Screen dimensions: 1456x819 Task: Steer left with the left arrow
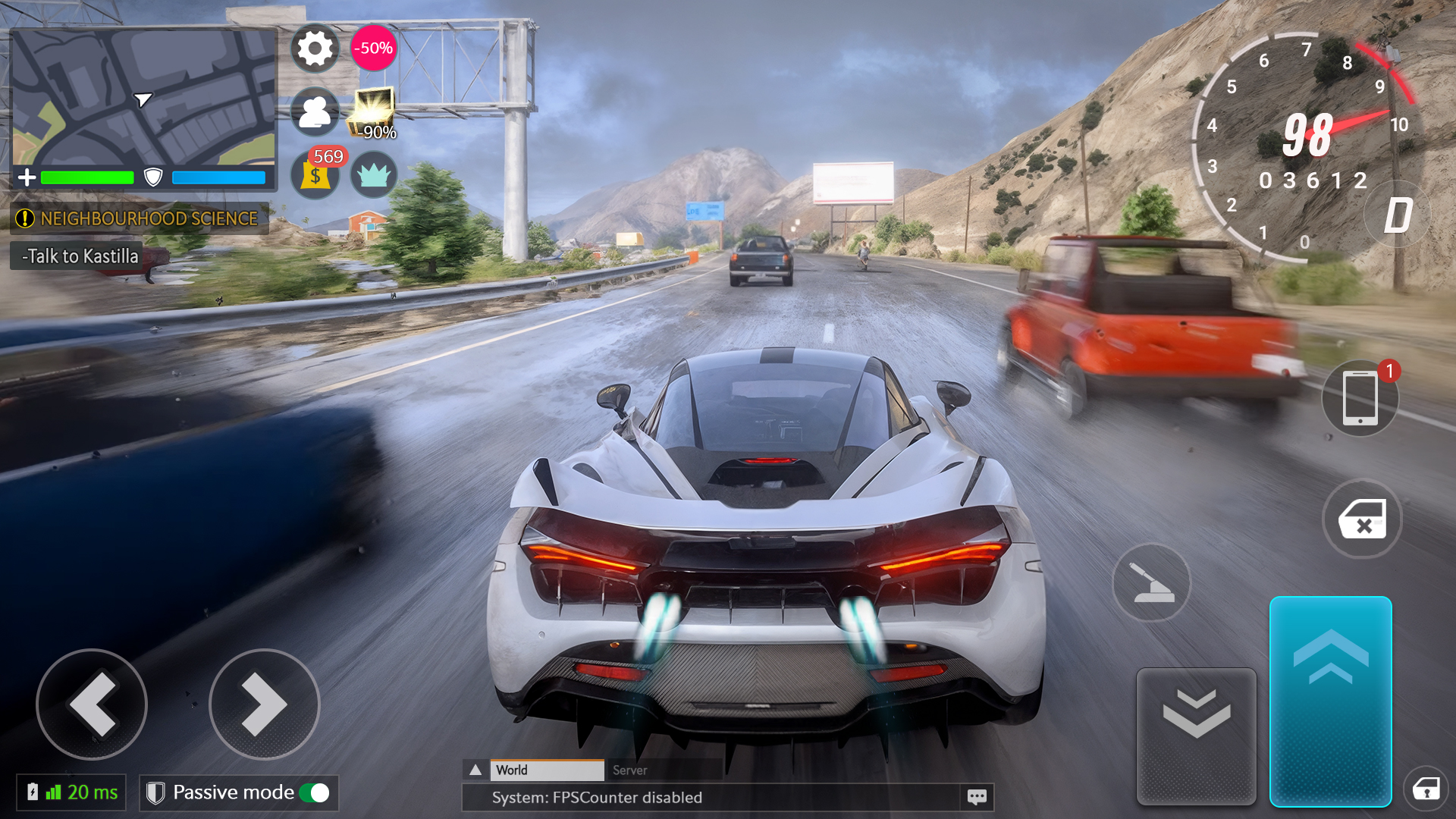point(92,704)
